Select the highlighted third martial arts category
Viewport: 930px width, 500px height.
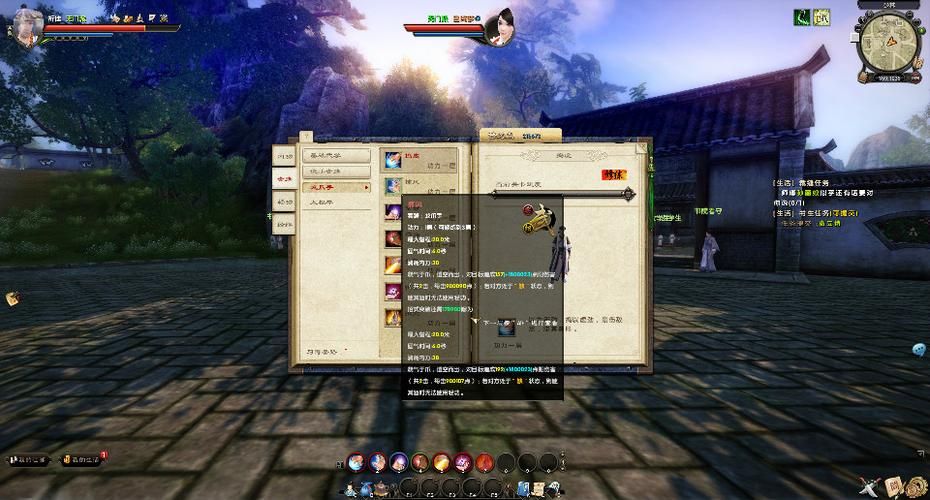(x=337, y=187)
